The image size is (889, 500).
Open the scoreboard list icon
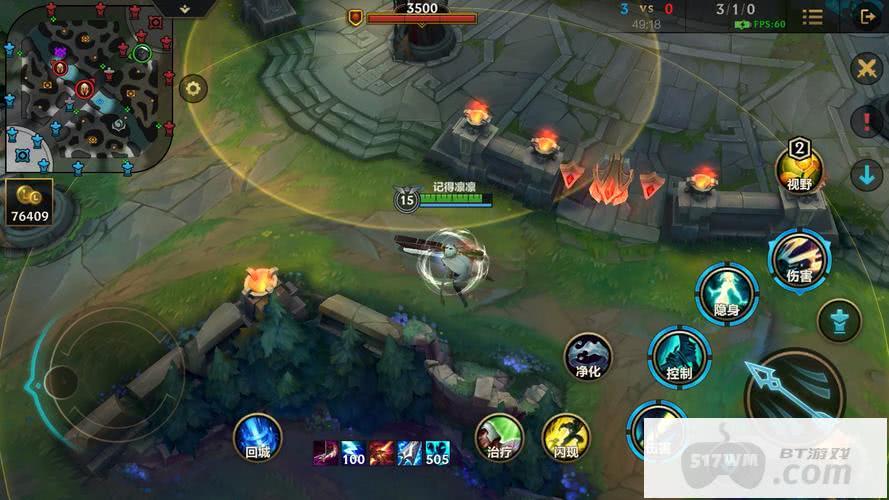pos(813,16)
